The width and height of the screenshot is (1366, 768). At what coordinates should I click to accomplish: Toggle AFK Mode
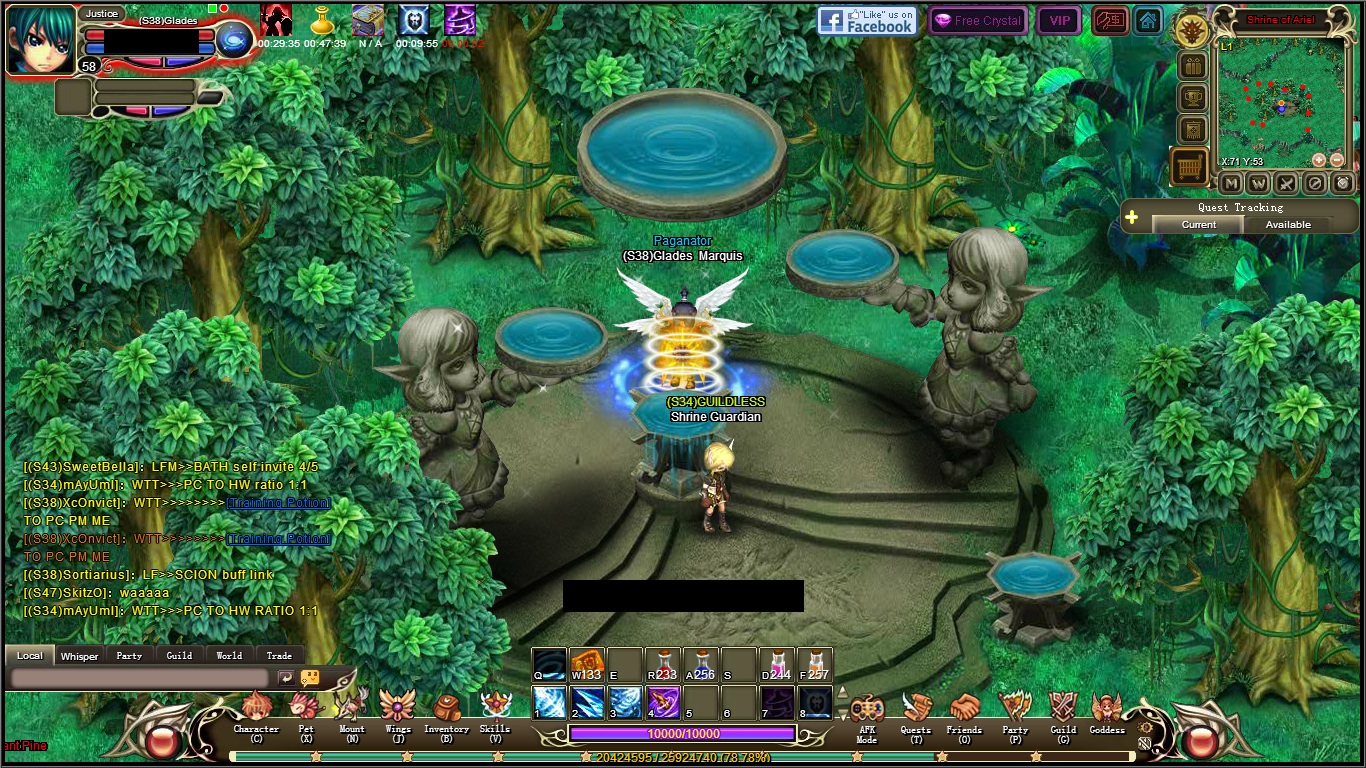866,712
